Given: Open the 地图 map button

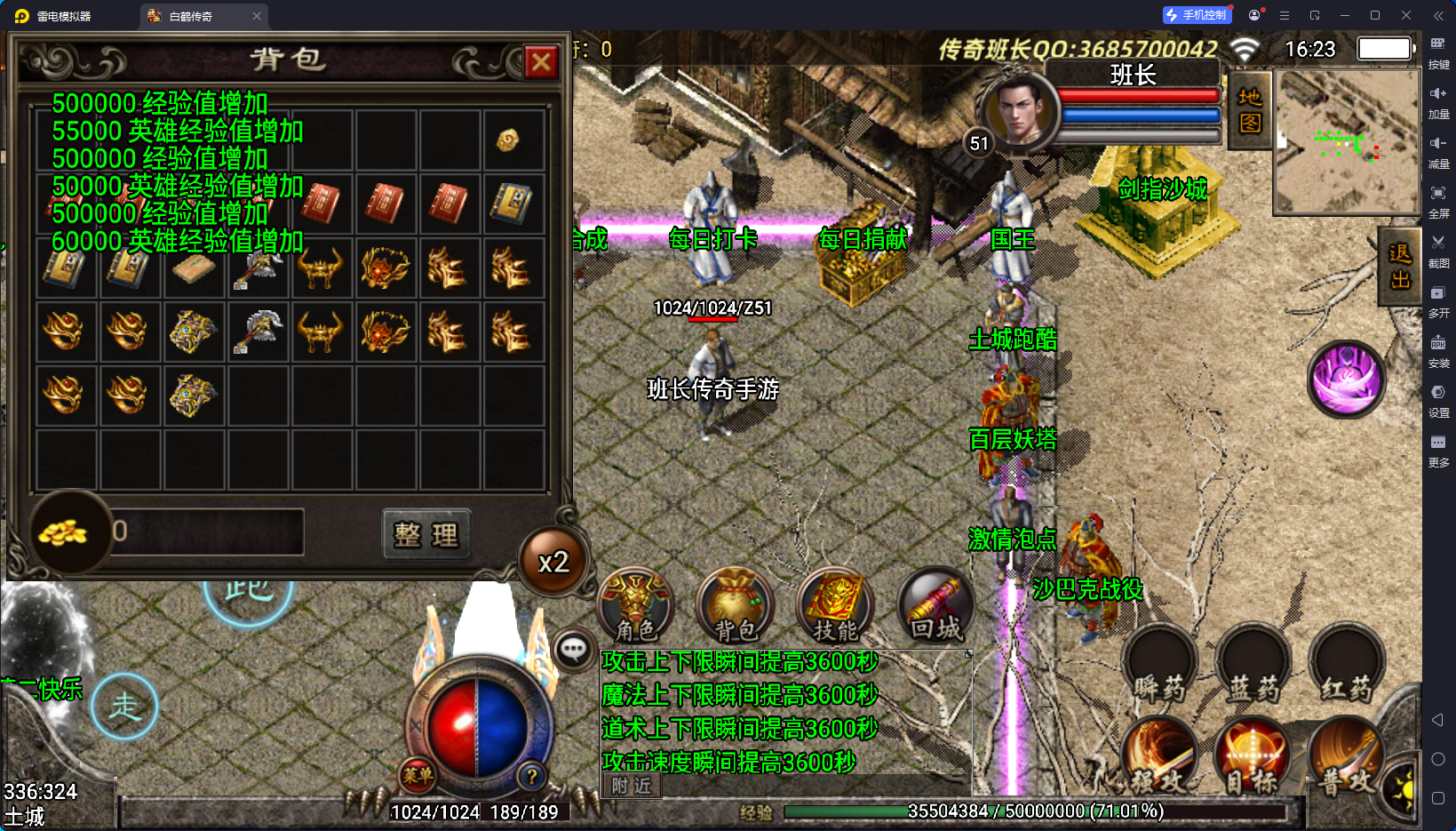Looking at the screenshot, I should (x=1250, y=110).
